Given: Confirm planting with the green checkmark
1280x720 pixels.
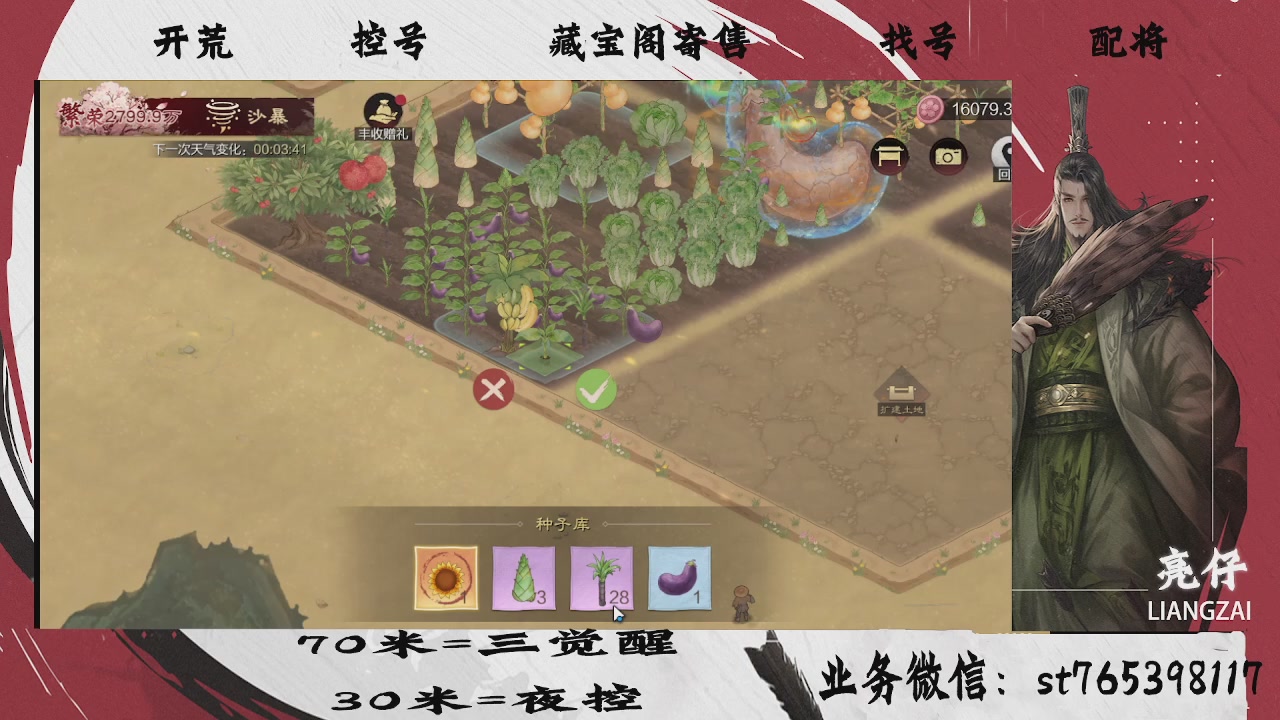Looking at the screenshot, I should (596, 390).
